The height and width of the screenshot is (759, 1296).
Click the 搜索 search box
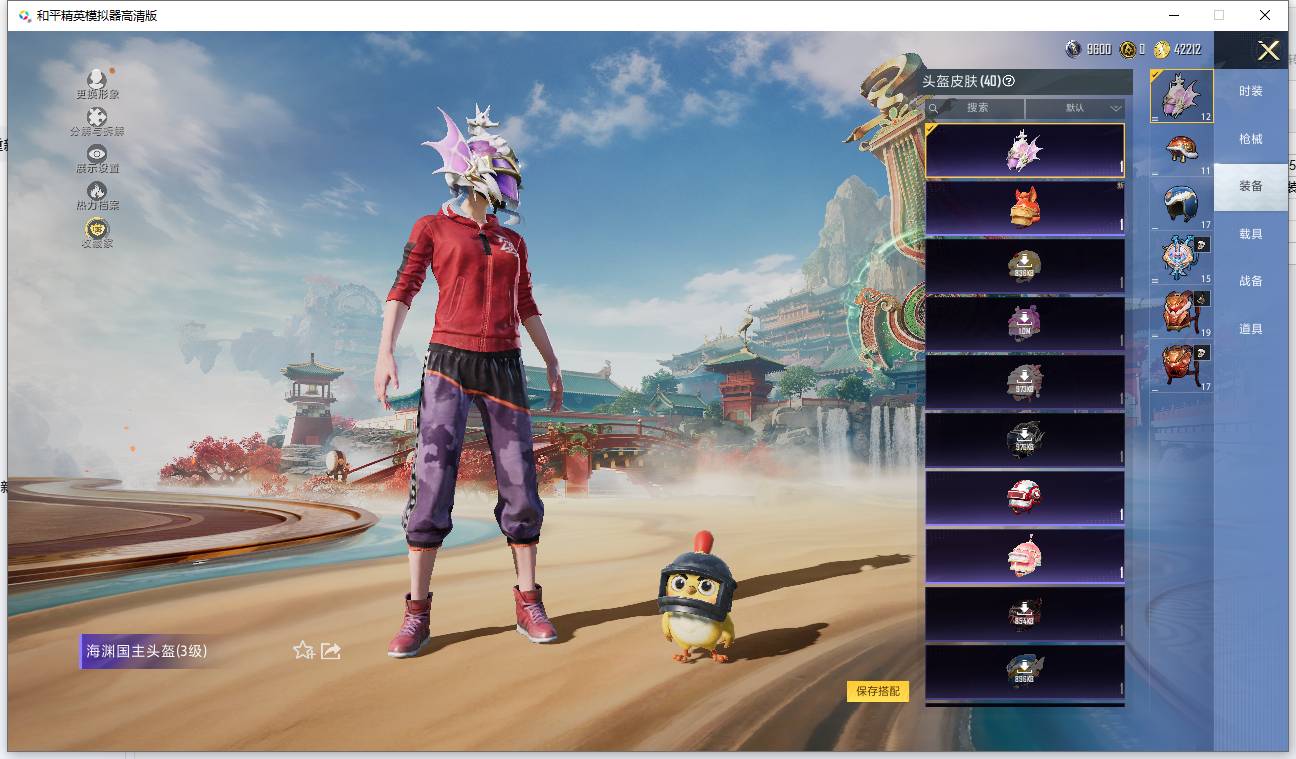pyautogui.click(x=975, y=108)
